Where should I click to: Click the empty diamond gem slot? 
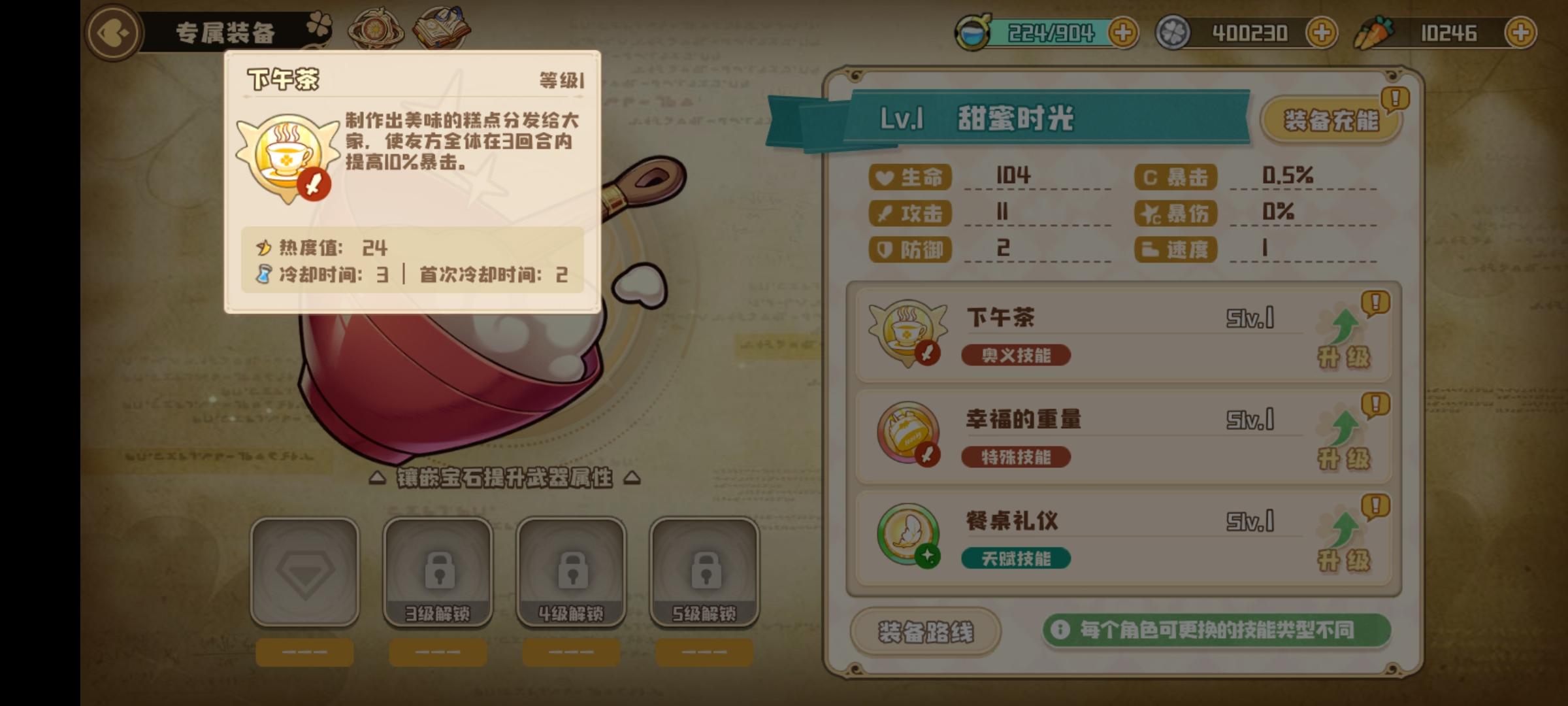pyautogui.click(x=306, y=570)
